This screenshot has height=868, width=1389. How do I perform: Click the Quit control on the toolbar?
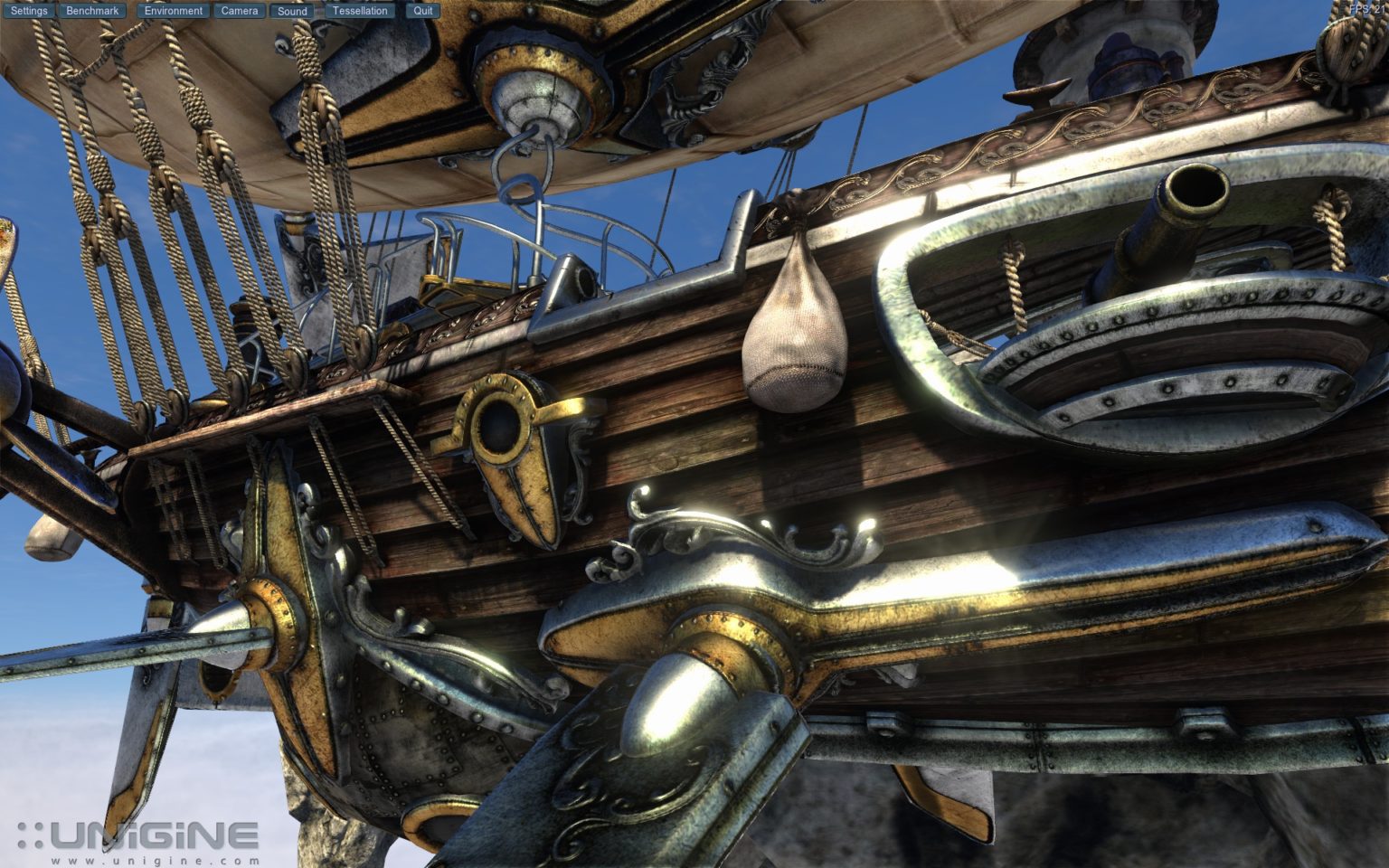[x=421, y=10]
